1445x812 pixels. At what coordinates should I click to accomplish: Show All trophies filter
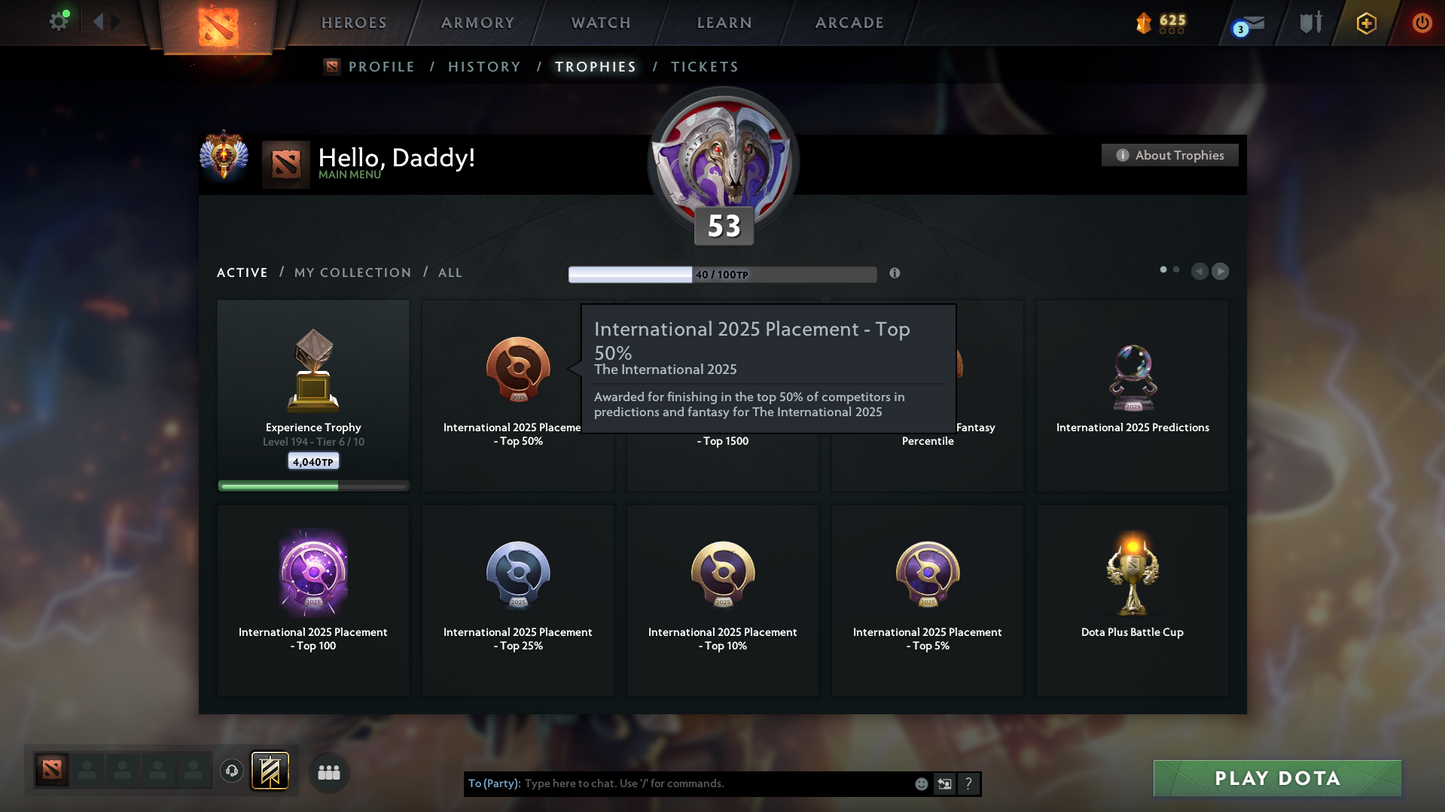tap(450, 273)
